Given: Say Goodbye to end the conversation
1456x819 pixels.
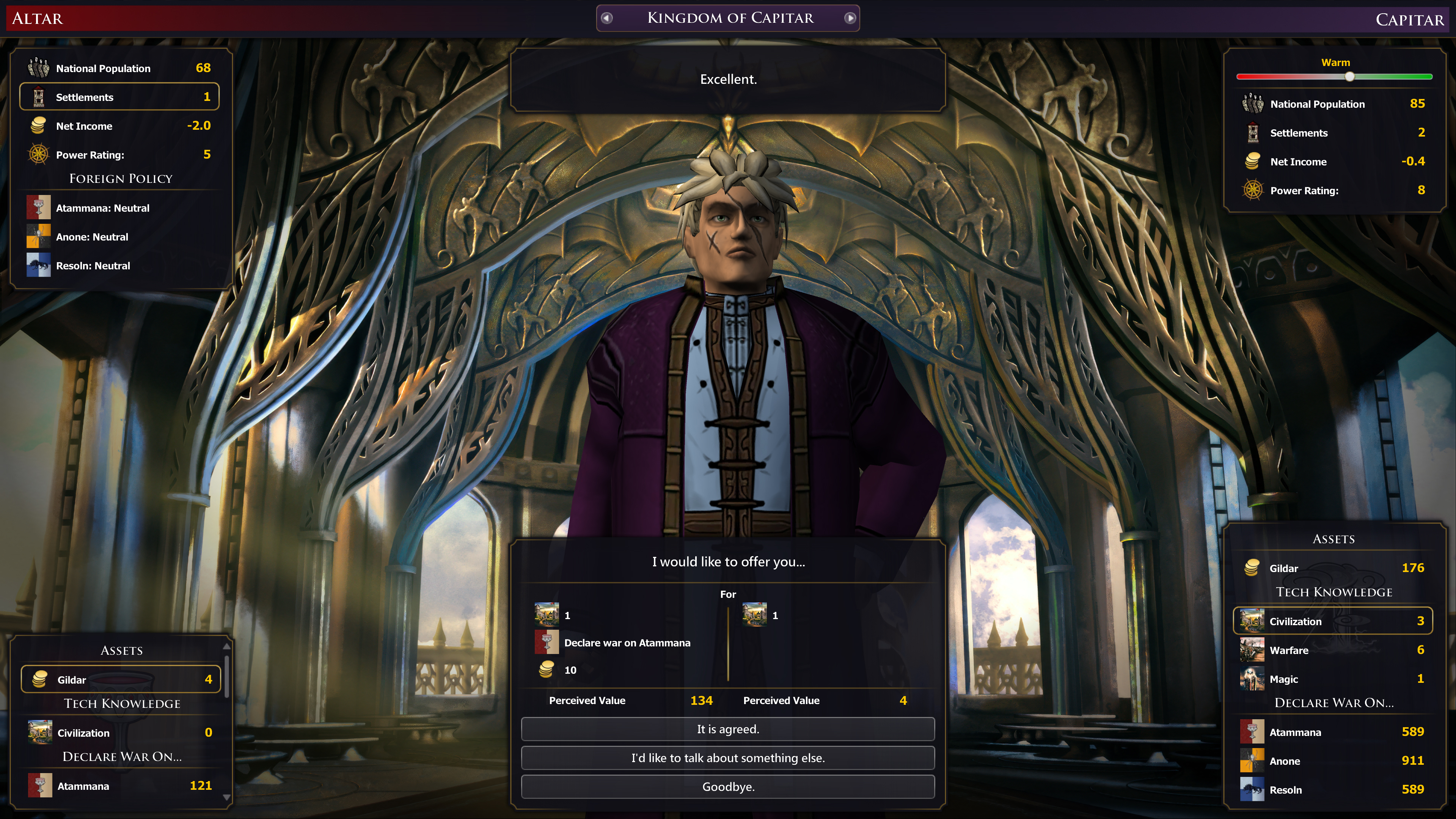Looking at the screenshot, I should tap(727, 787).
